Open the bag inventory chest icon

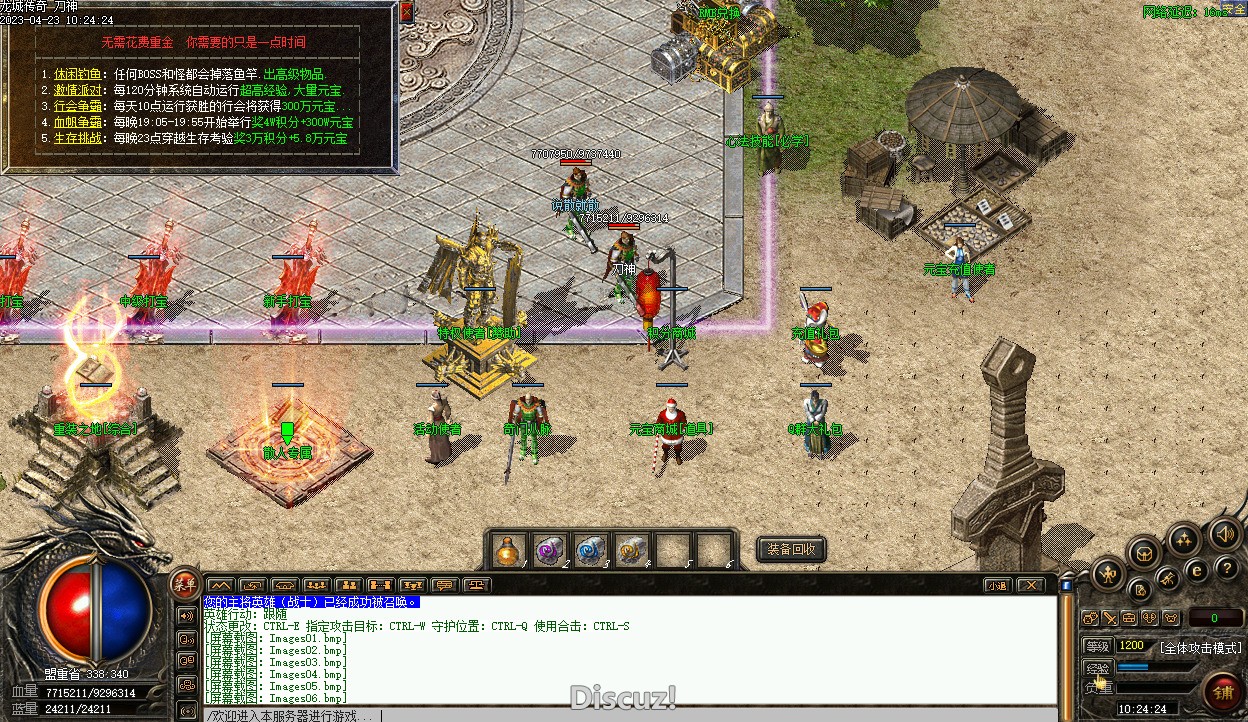click(1144, 552)
